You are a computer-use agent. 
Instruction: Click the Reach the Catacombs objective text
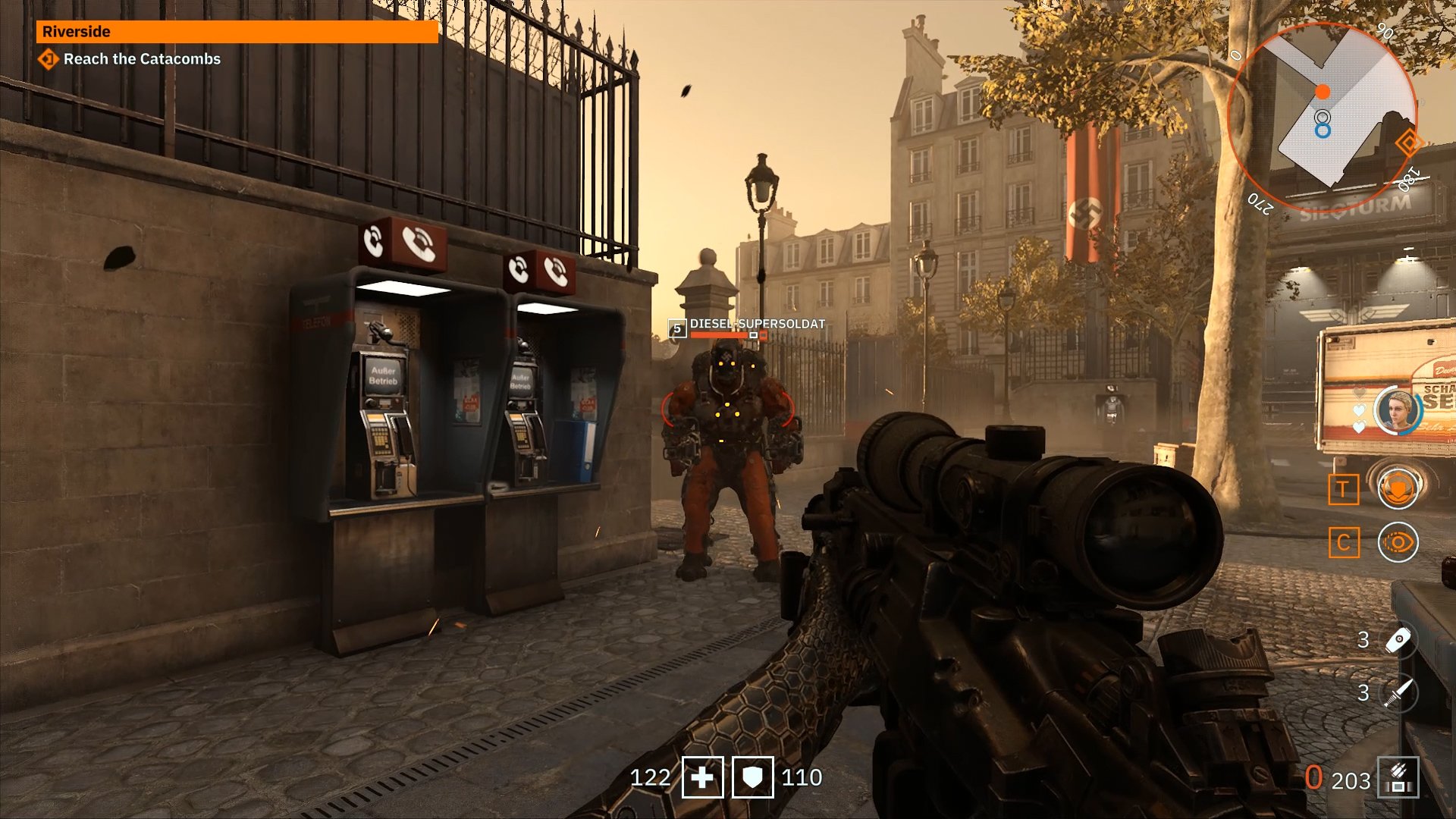tap(141, 59)
